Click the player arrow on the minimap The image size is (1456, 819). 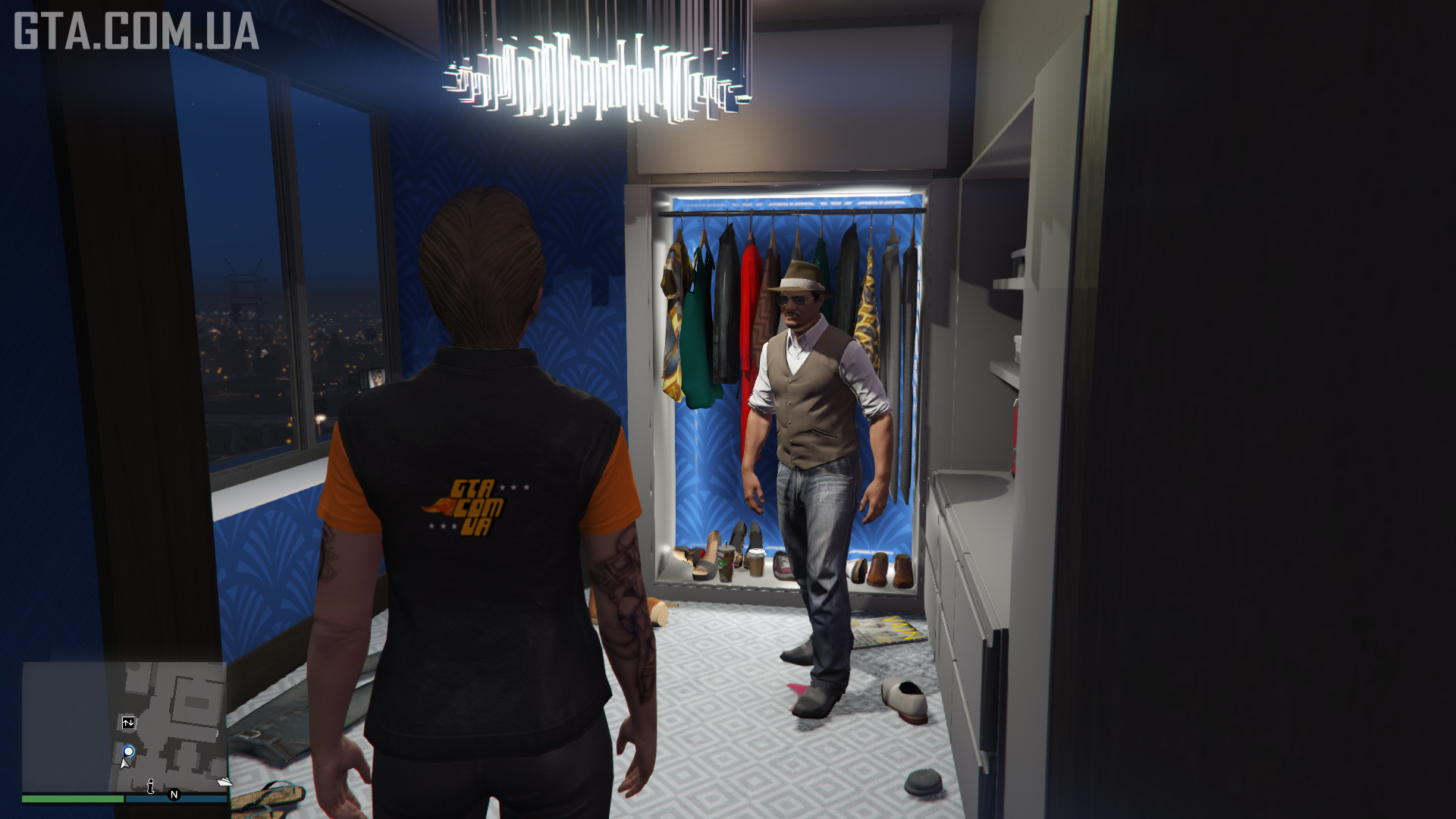pyautogui.click(x=124, y=763)
